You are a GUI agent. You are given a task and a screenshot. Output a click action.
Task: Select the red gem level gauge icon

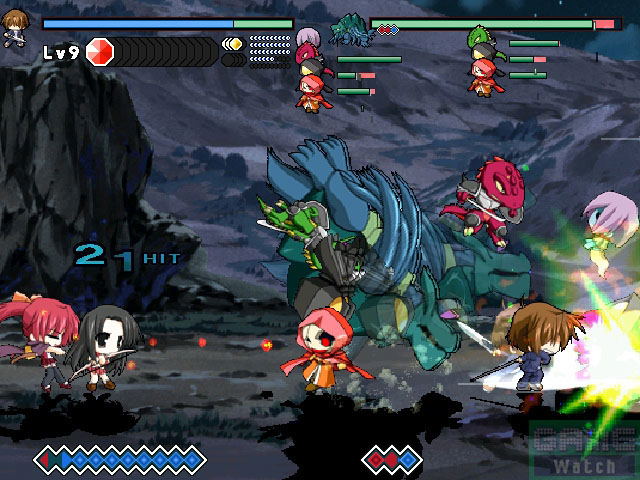(100, 51)
